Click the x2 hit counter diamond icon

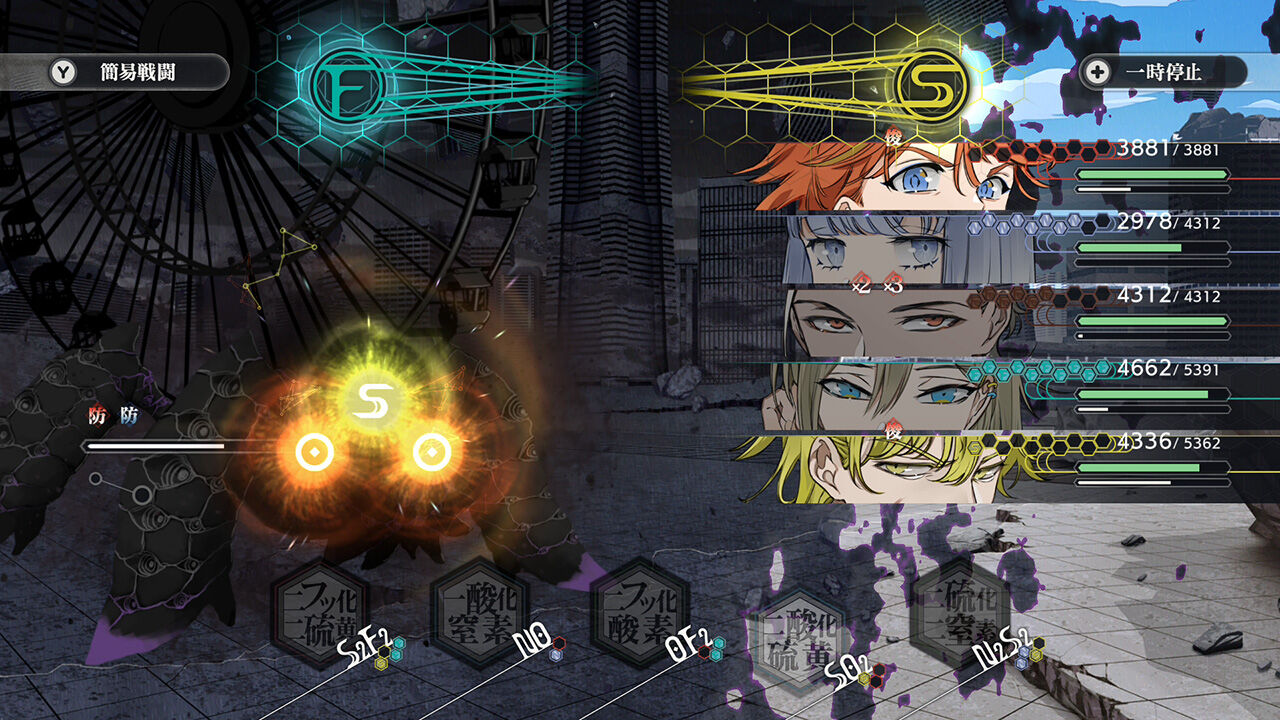pos(862,284)
